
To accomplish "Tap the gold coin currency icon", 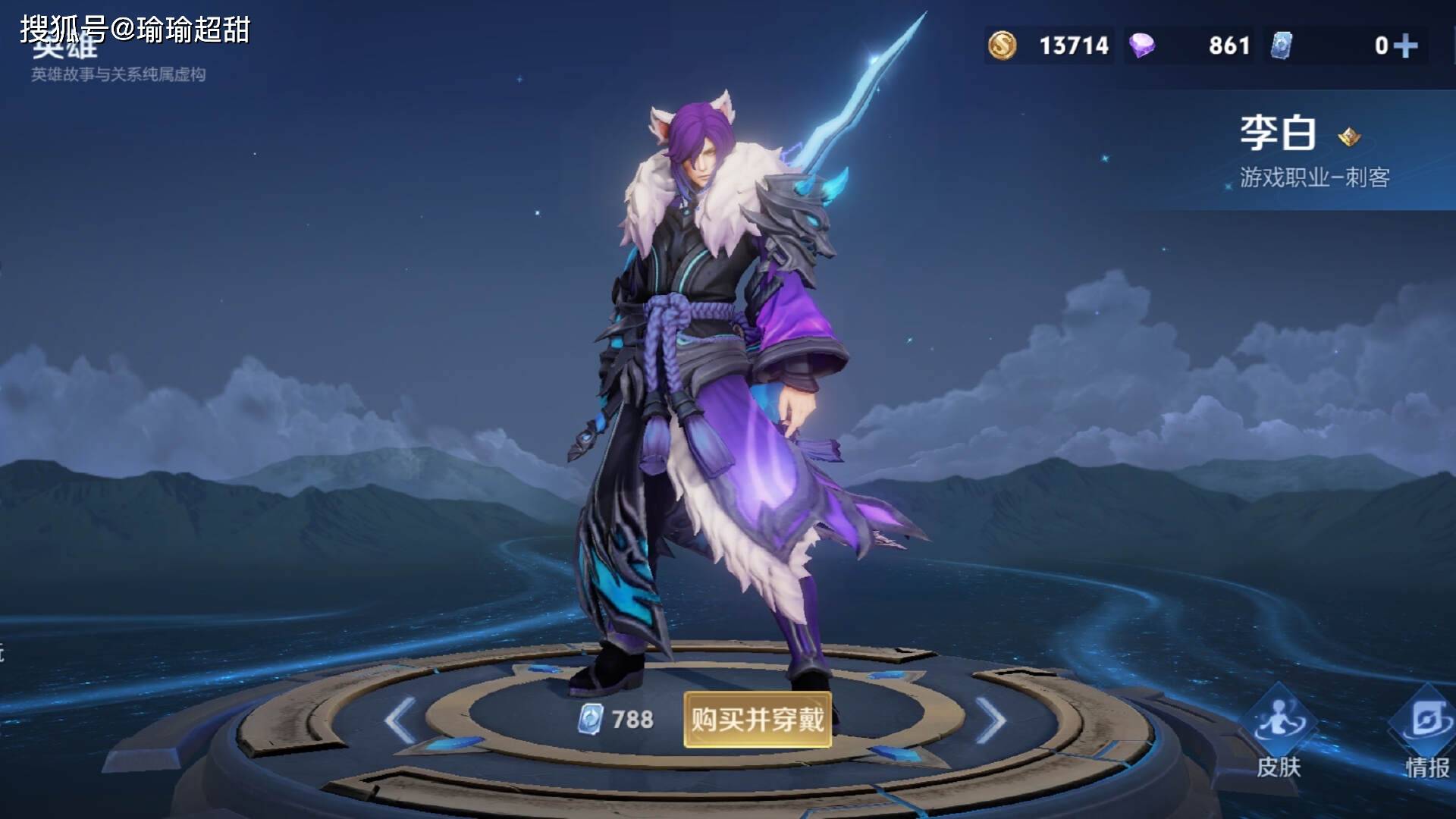I will point(1002,45).
